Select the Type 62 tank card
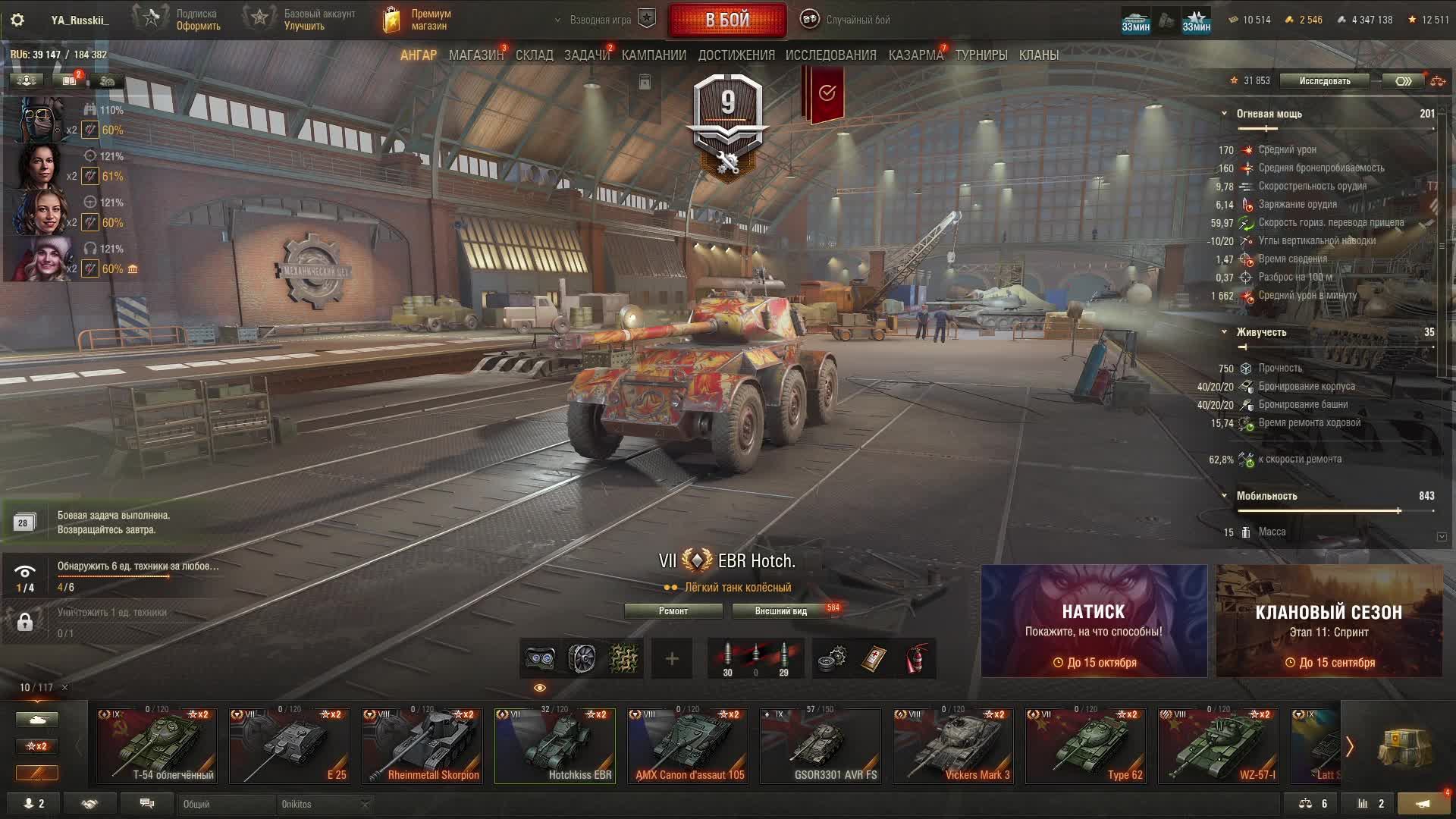 click(x=1086, y=746)
